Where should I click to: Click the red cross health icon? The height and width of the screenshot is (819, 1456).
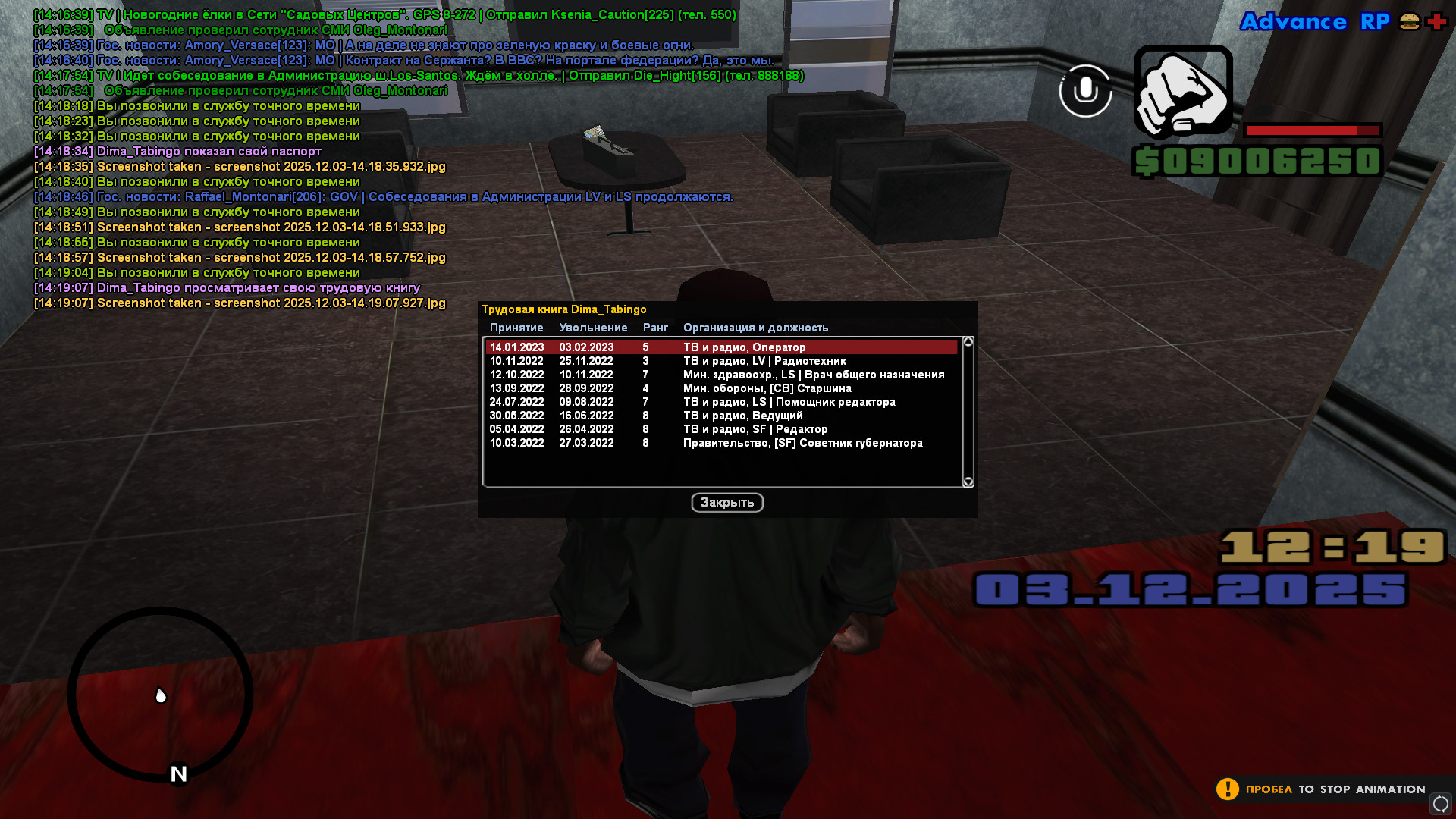click(1435, 22)
